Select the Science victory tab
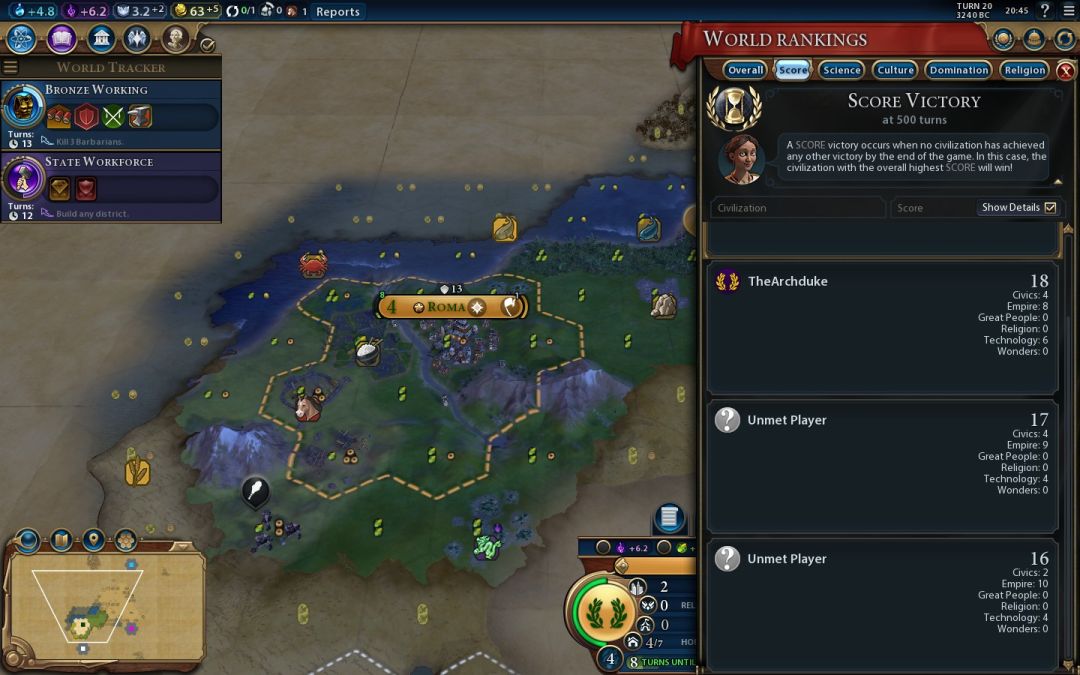 (841, 70)
